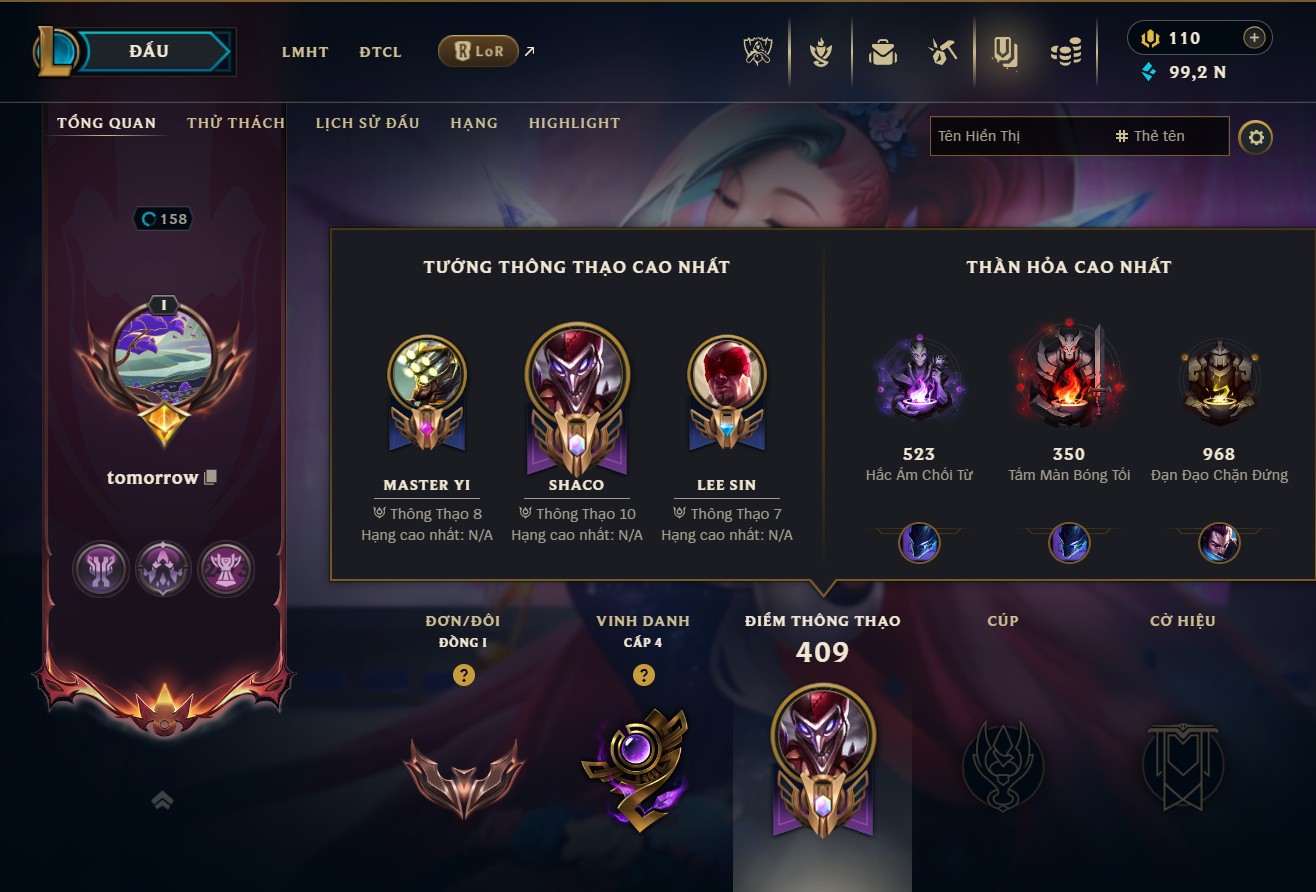Click the ĐẤU play button
Screen dimensions: 1316x892
click(x=150, y=51)
